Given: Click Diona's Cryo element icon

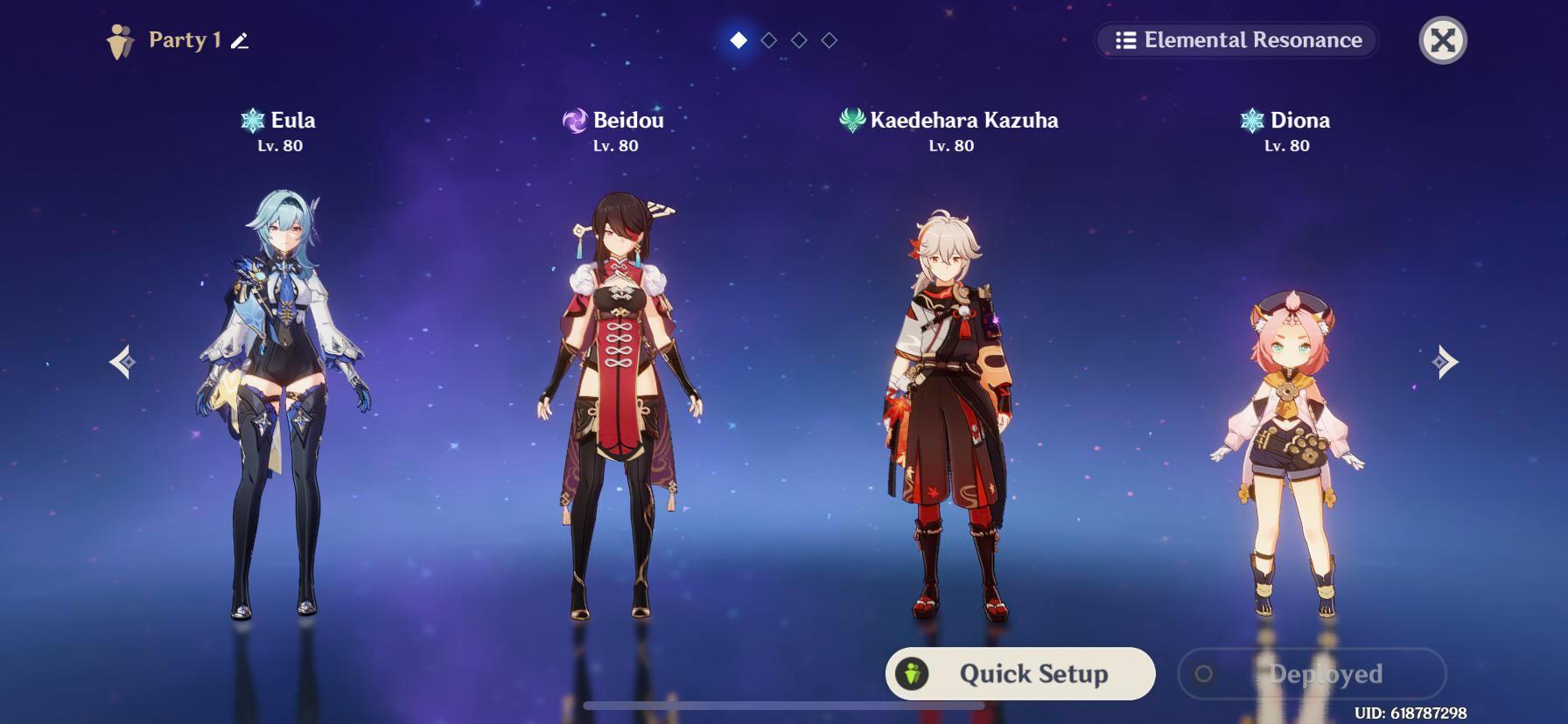Looking at the screenshot, I should (x=1251, y=120).
